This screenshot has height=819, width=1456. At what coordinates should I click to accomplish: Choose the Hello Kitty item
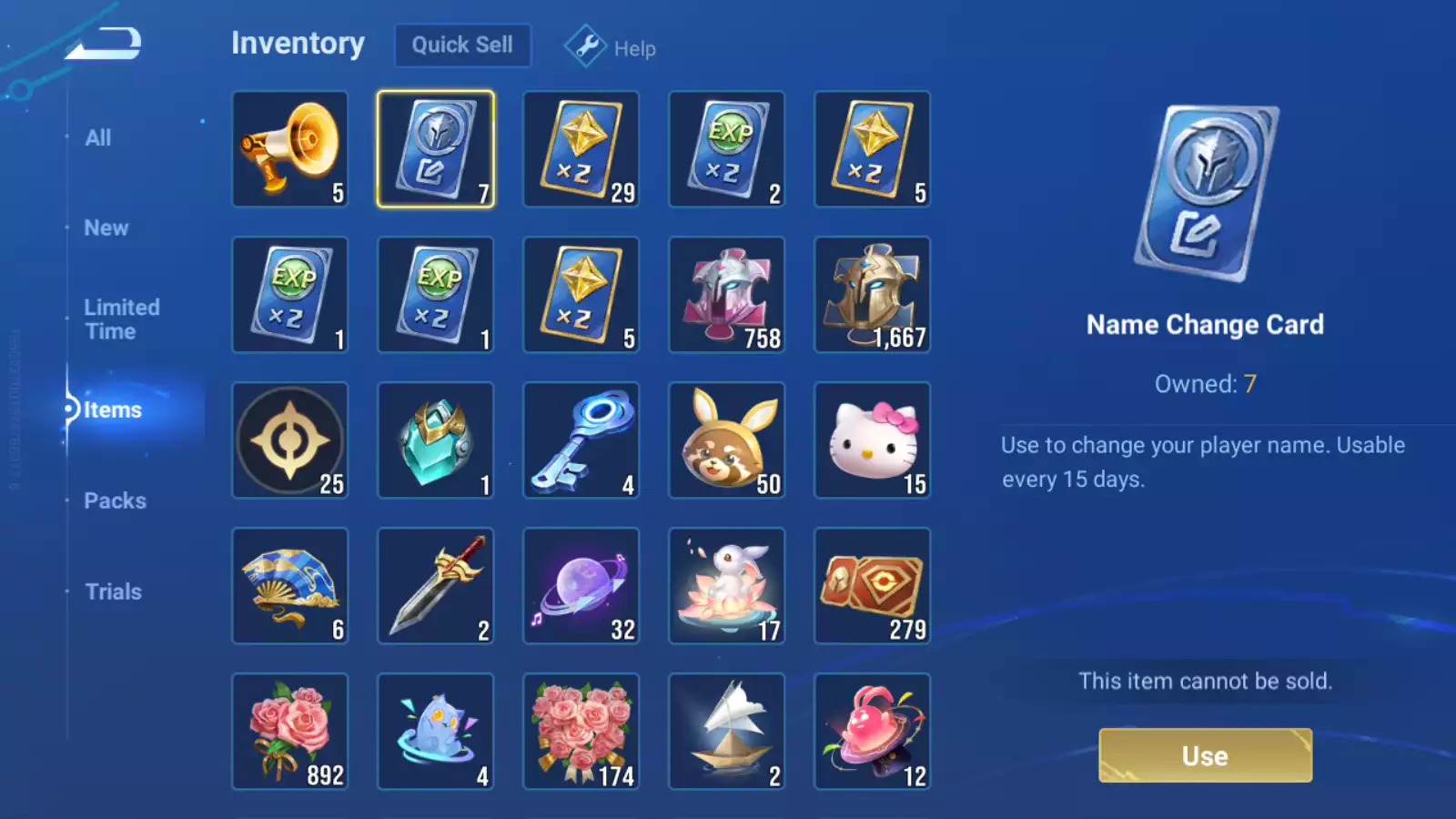pos(872,440)
